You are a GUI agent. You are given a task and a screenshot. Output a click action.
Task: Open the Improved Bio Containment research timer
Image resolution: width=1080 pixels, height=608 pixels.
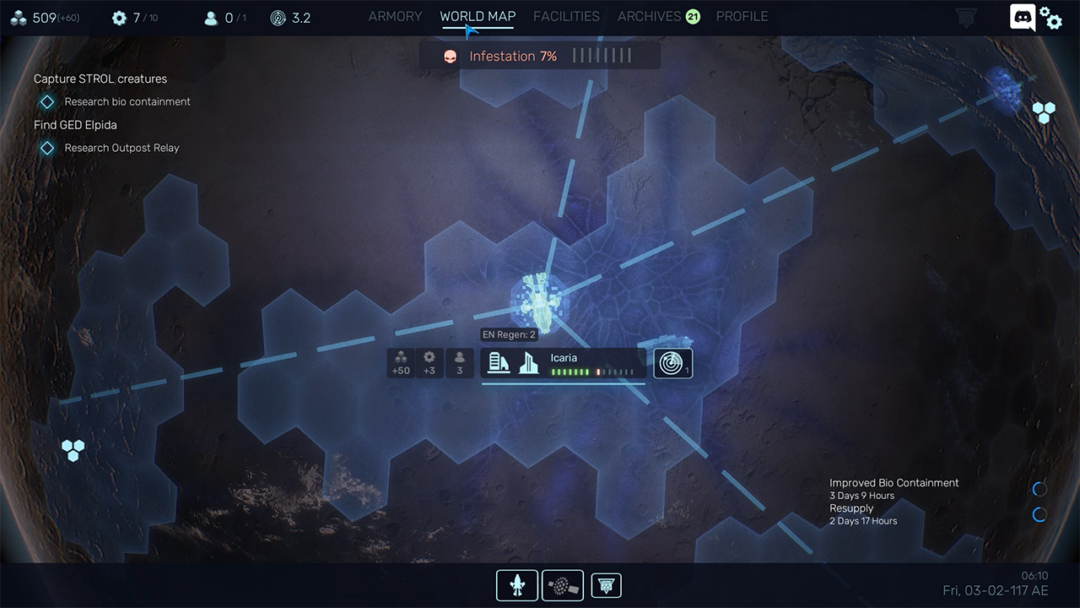pyautogui.click(x=894, y=488)
